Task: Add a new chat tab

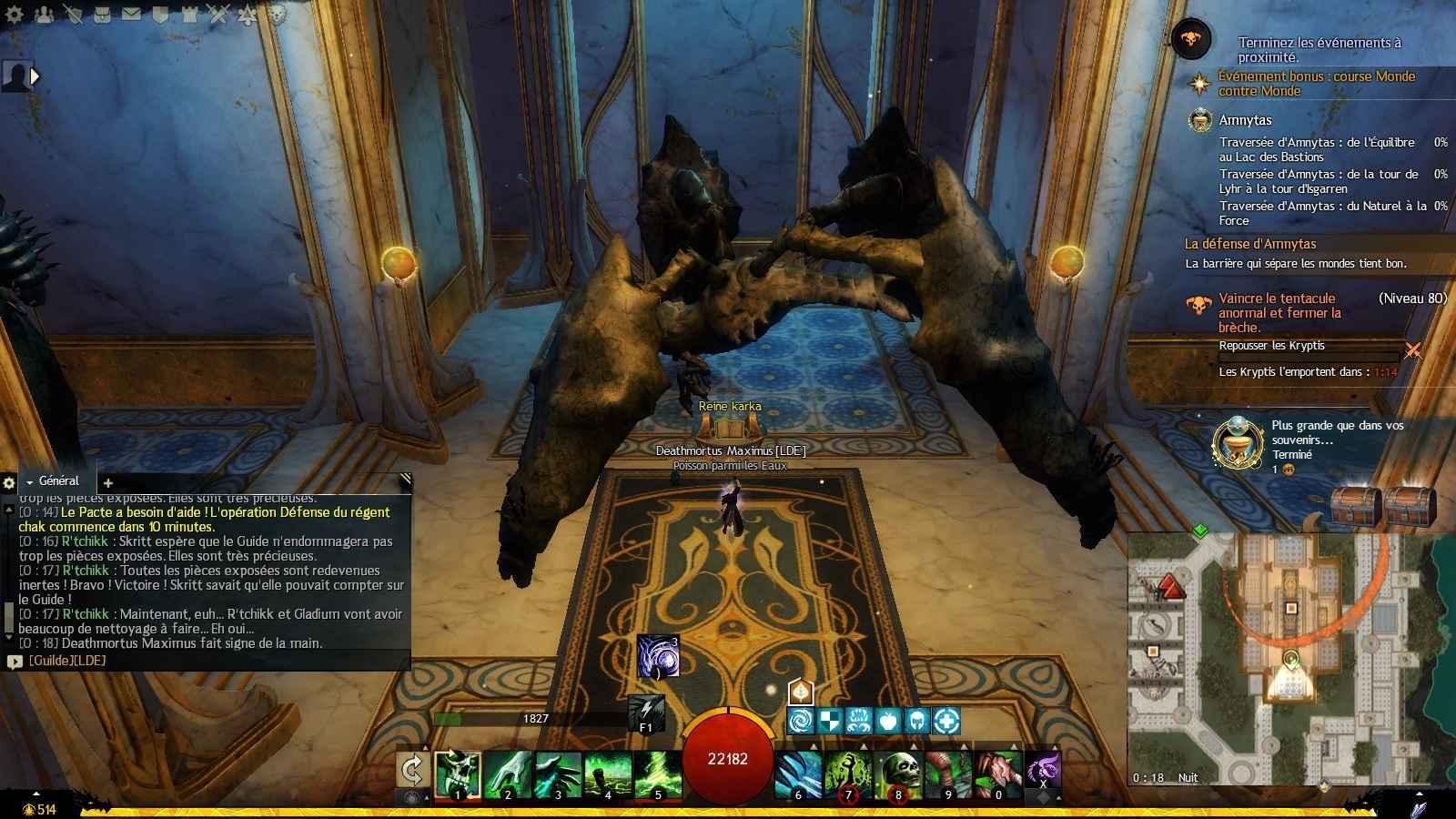Action: tap(107, 483)
